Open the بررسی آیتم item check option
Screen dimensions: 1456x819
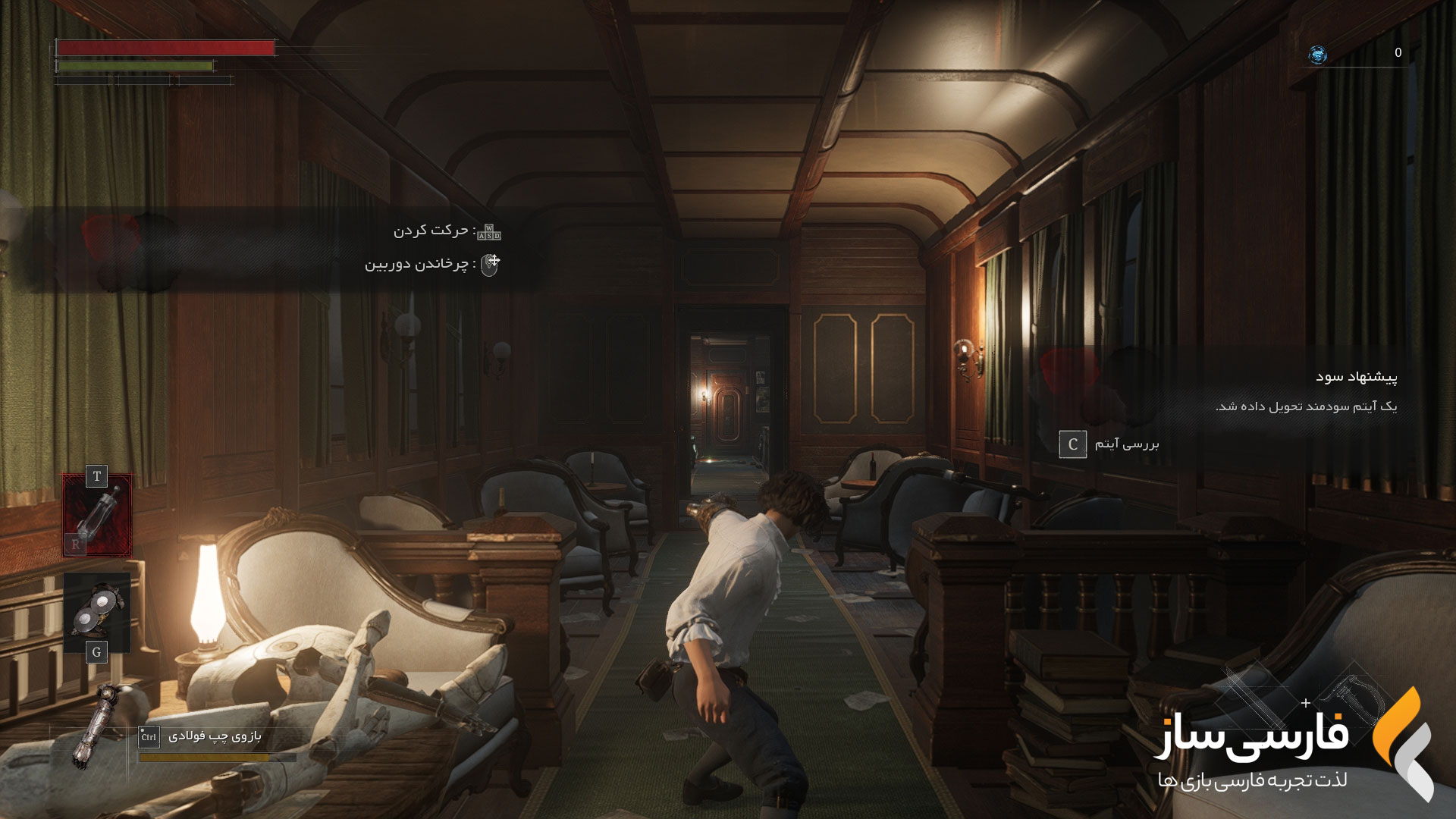[1109, 444]
